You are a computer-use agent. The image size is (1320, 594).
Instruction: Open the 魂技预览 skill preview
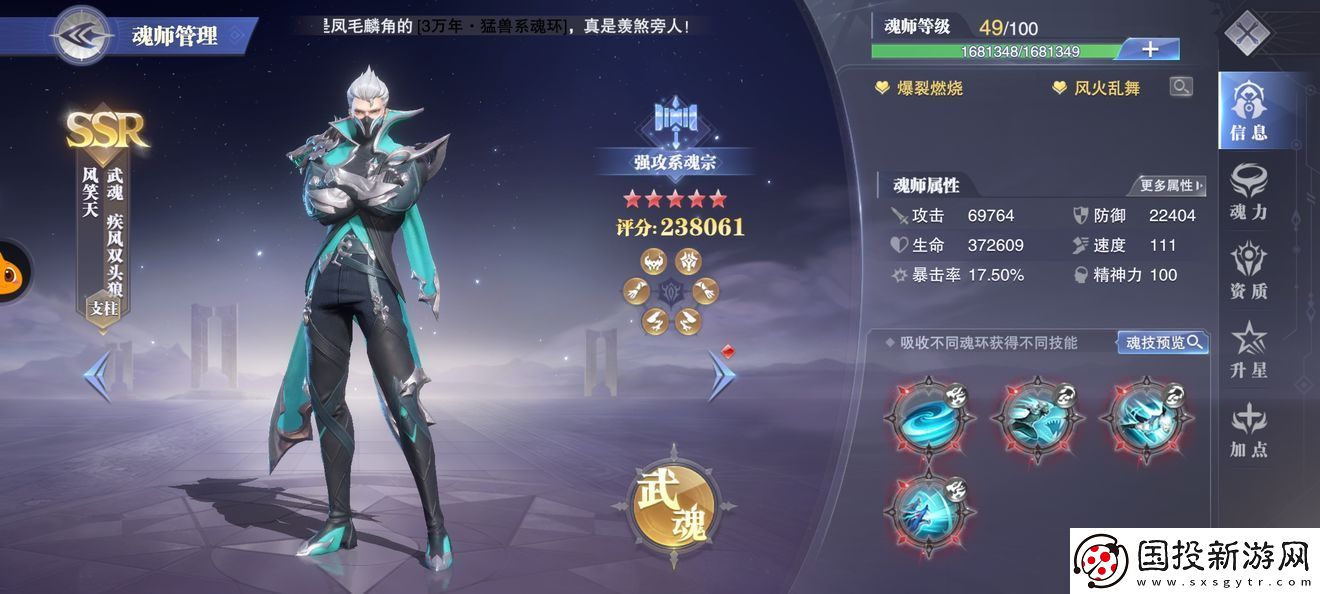[1162, 343]
